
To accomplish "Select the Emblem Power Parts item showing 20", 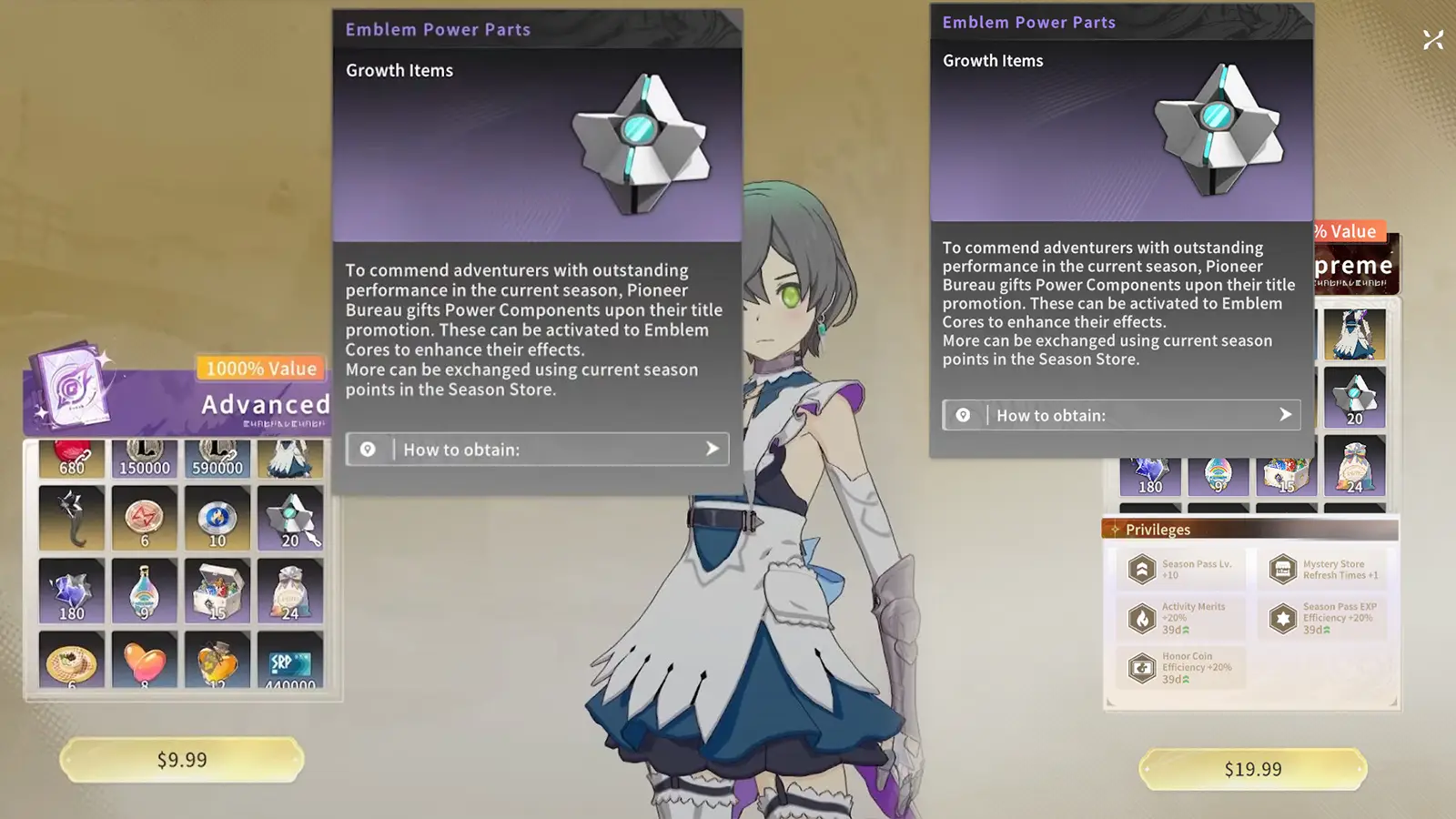I will [289, 520].
